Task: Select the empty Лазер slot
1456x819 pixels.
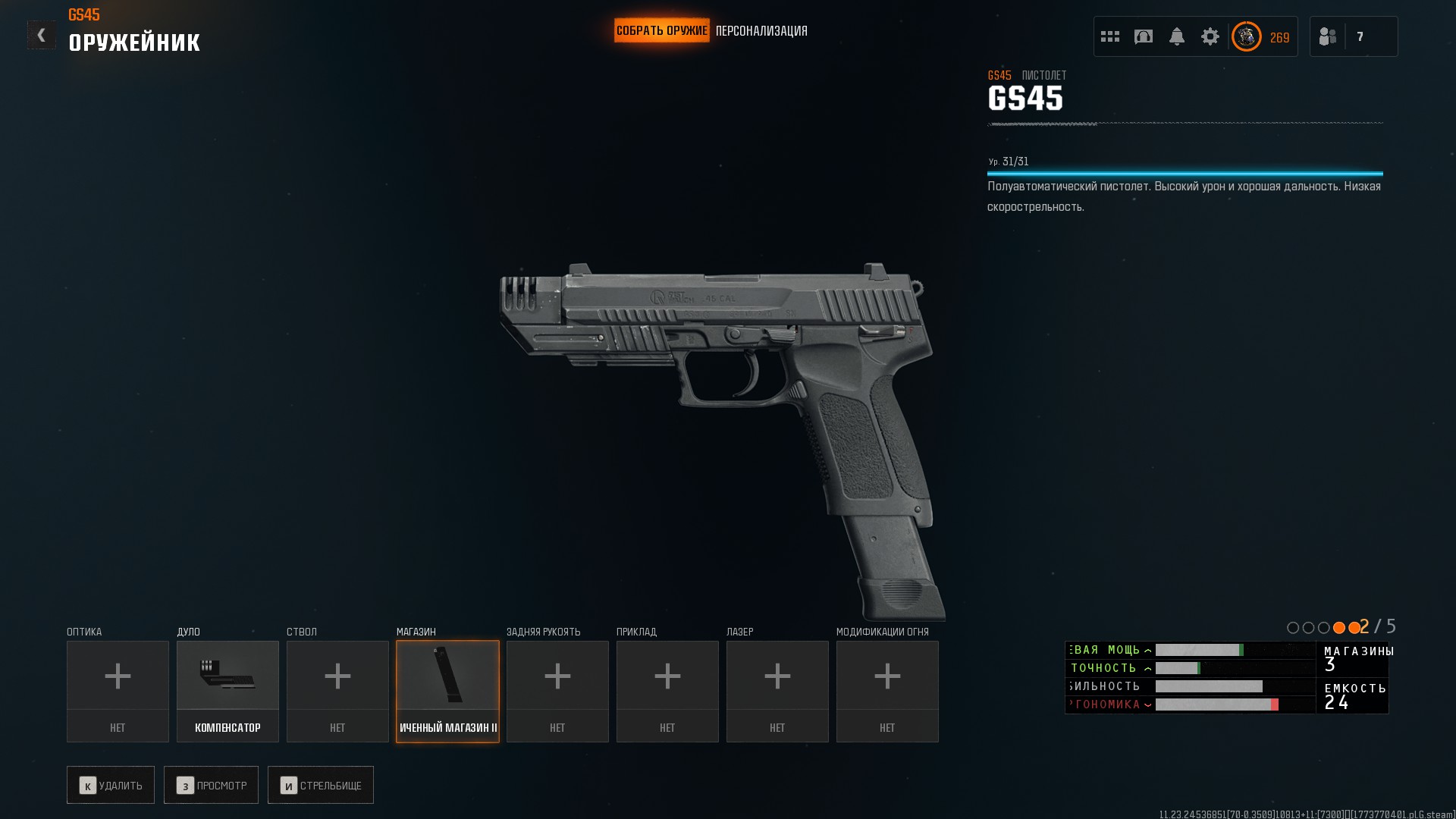Action: coord(777,691)
